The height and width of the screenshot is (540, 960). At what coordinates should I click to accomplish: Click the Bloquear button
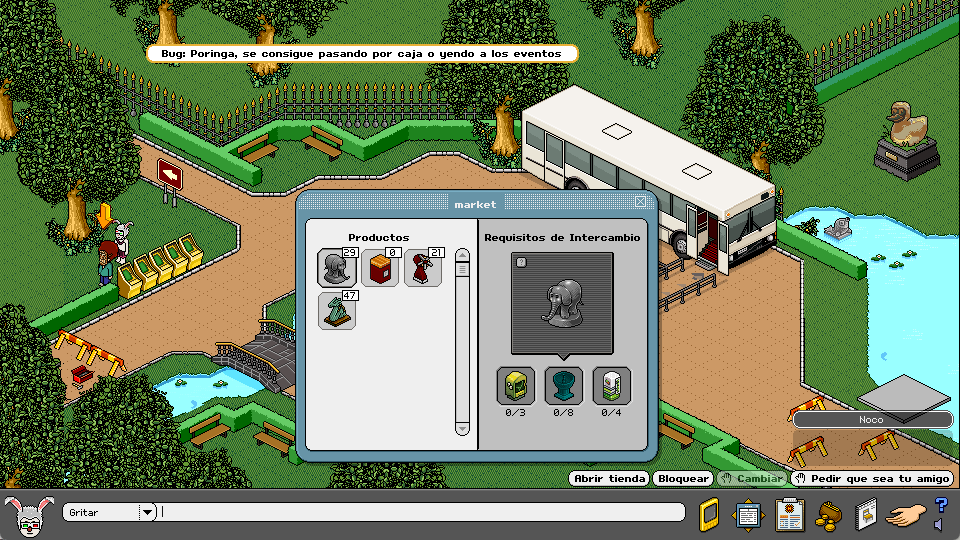point(684,479)
